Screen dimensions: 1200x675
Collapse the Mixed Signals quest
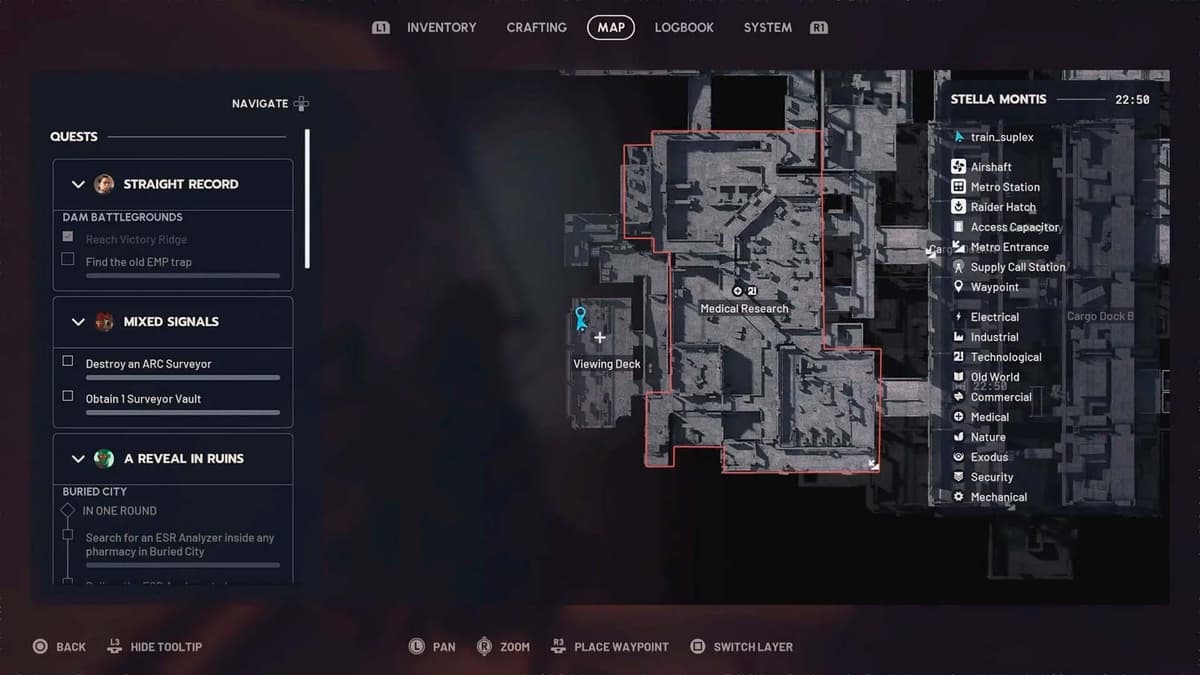[x=78, y=322]
